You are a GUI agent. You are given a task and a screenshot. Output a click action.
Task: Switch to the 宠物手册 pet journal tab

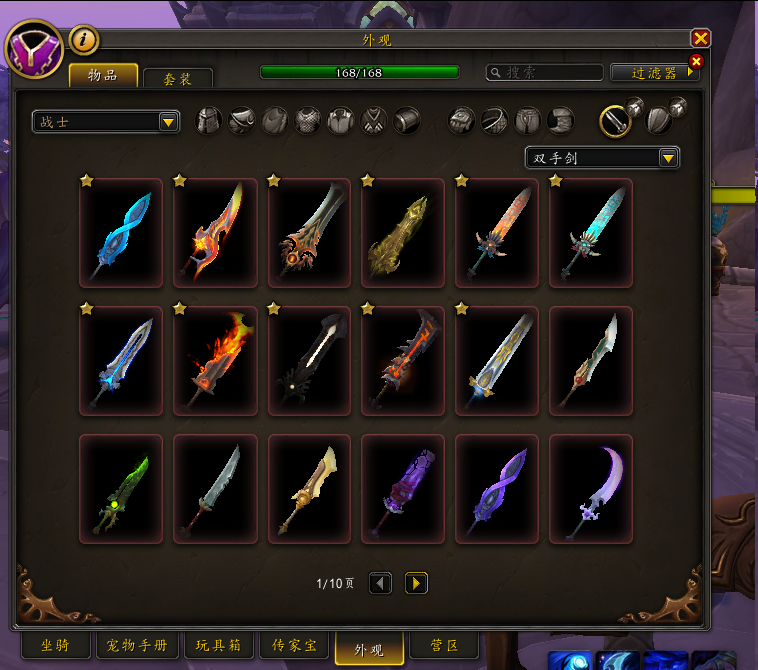(136, 646)
